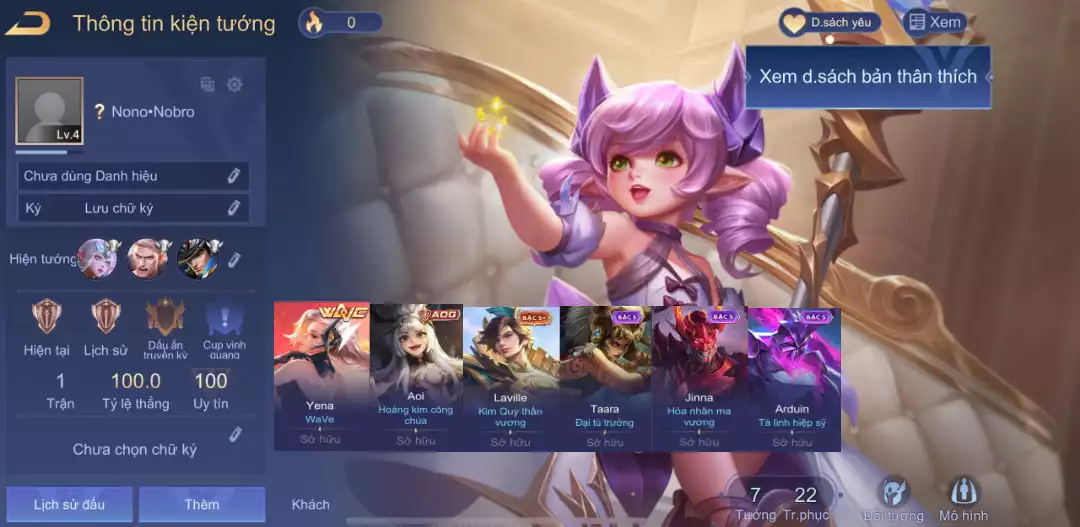Go back with the top-left arrow
Image resolution: width=1080 pixels, height=527 pixels.
27,23
